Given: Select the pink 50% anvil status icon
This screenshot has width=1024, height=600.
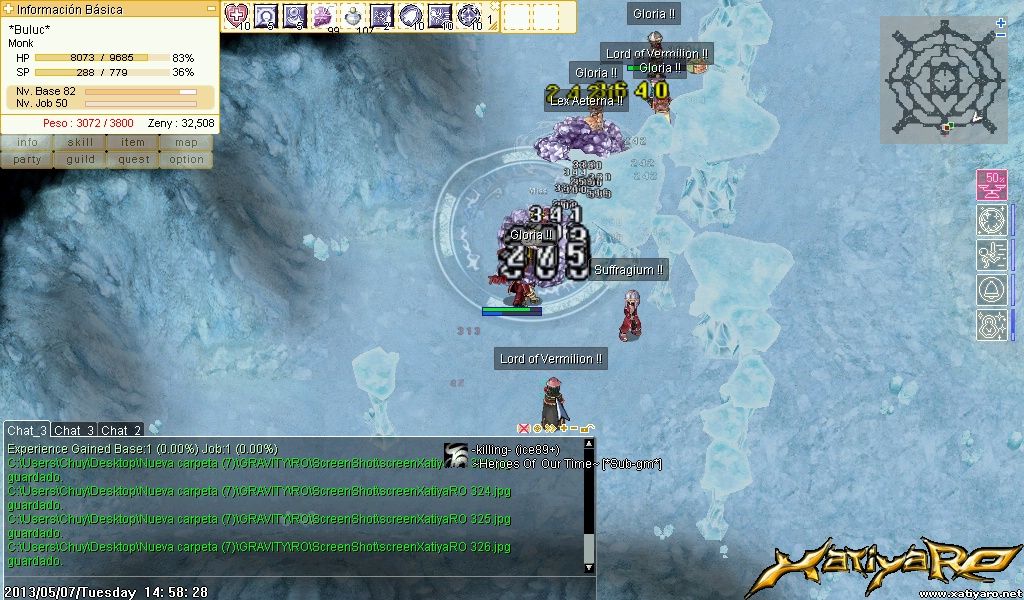Looking at the screenshot, I should coord(991,186).
